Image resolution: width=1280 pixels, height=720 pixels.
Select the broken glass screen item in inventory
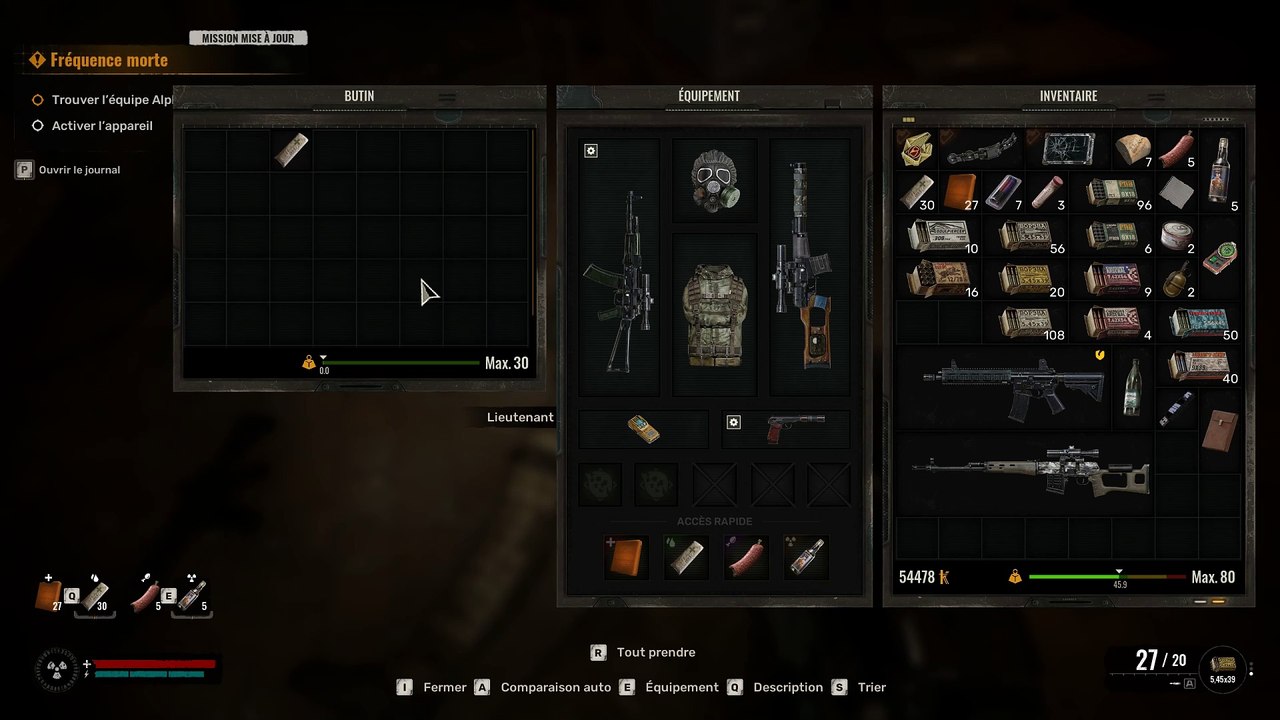[x=1068, y=148]
